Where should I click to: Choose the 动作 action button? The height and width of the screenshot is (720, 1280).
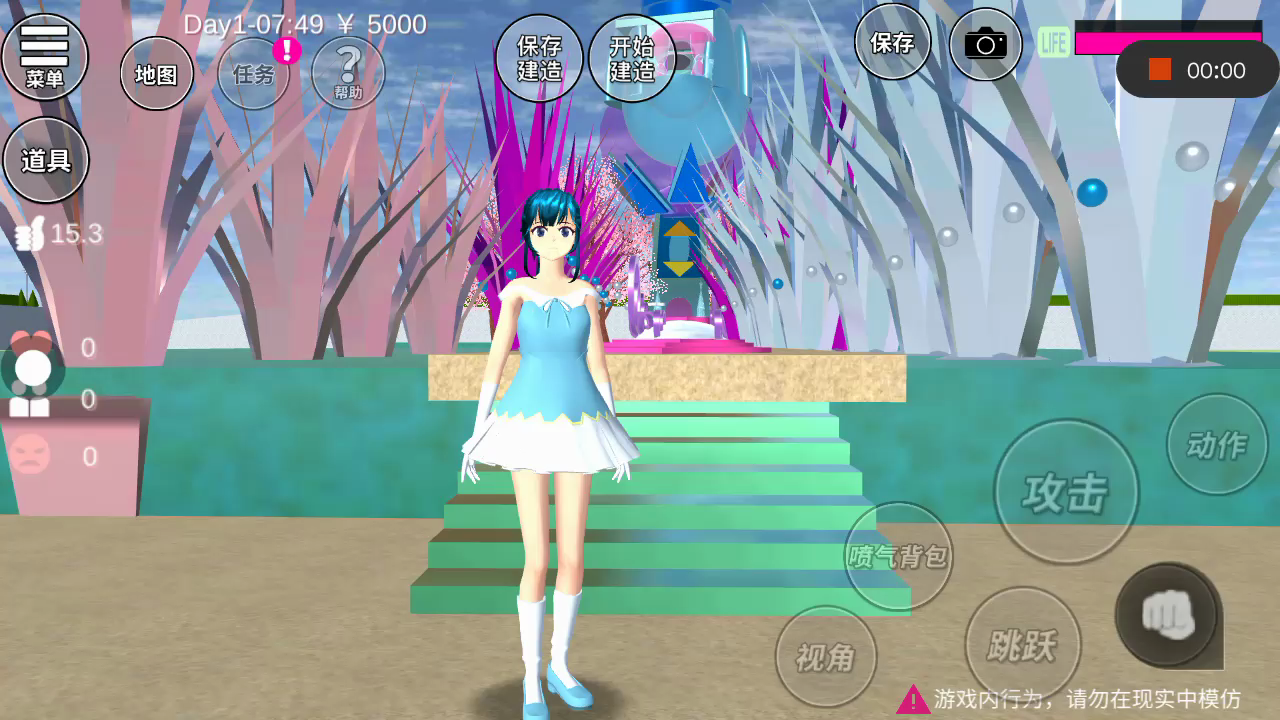(1217, 444)
